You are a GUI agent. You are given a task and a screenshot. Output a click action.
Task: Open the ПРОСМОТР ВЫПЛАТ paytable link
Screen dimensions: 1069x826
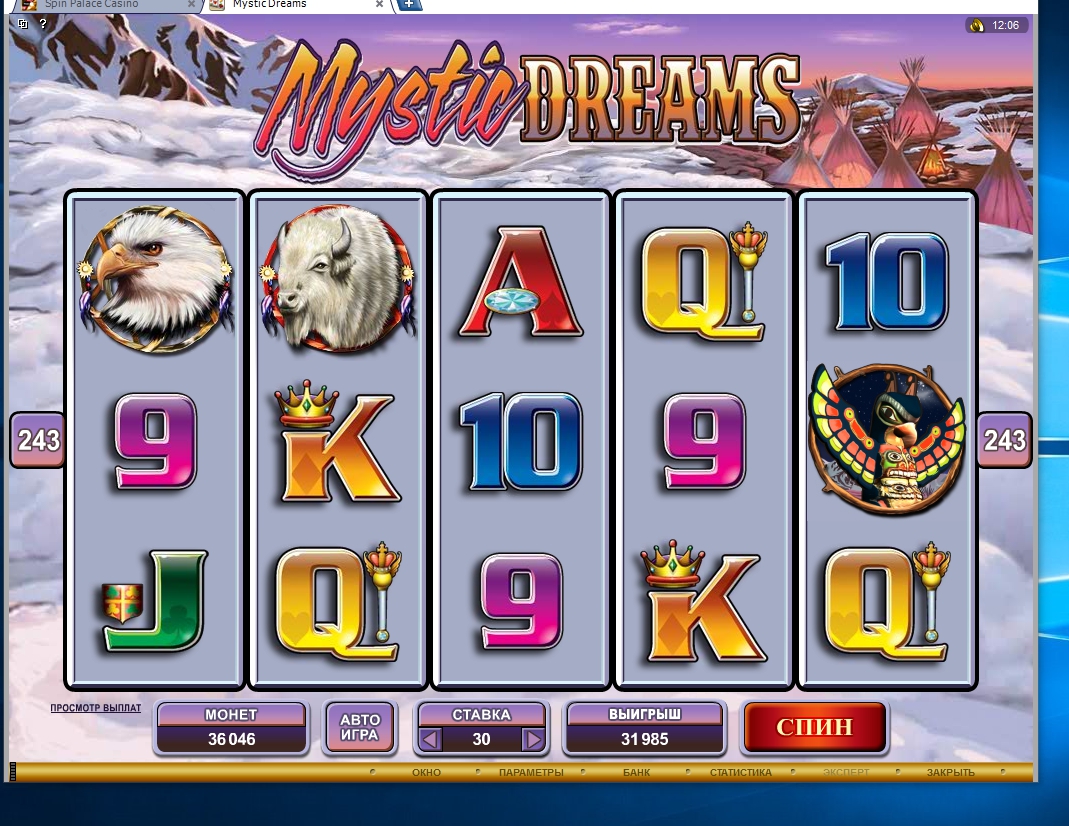tap(96, 708)
